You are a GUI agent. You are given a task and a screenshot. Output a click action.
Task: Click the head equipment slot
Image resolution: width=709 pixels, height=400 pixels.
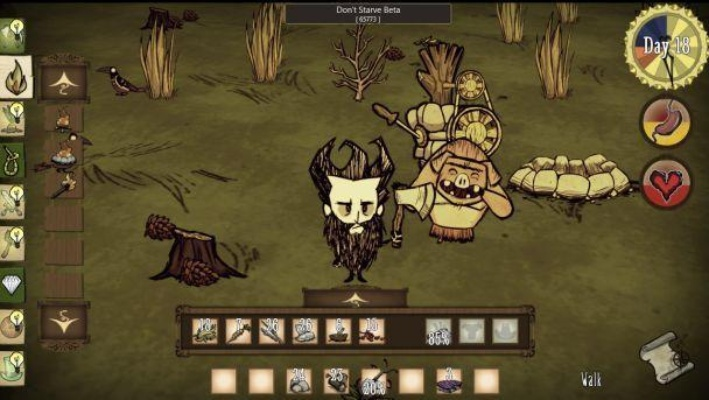coord(505,331)
